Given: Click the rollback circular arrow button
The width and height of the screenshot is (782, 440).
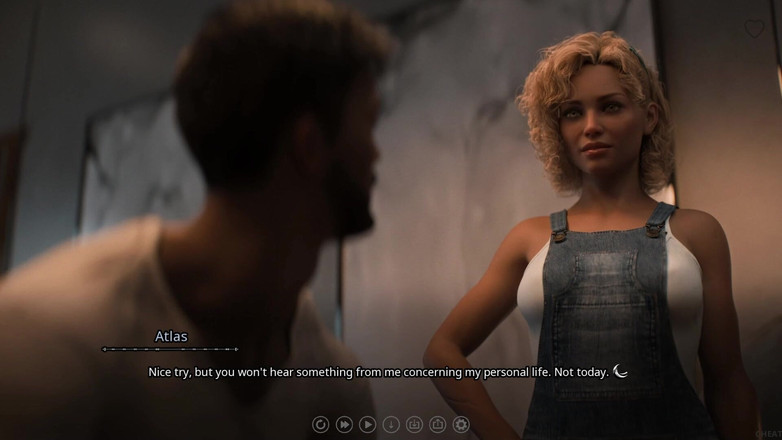Looking at the screenshot, I should coord(320,425).
